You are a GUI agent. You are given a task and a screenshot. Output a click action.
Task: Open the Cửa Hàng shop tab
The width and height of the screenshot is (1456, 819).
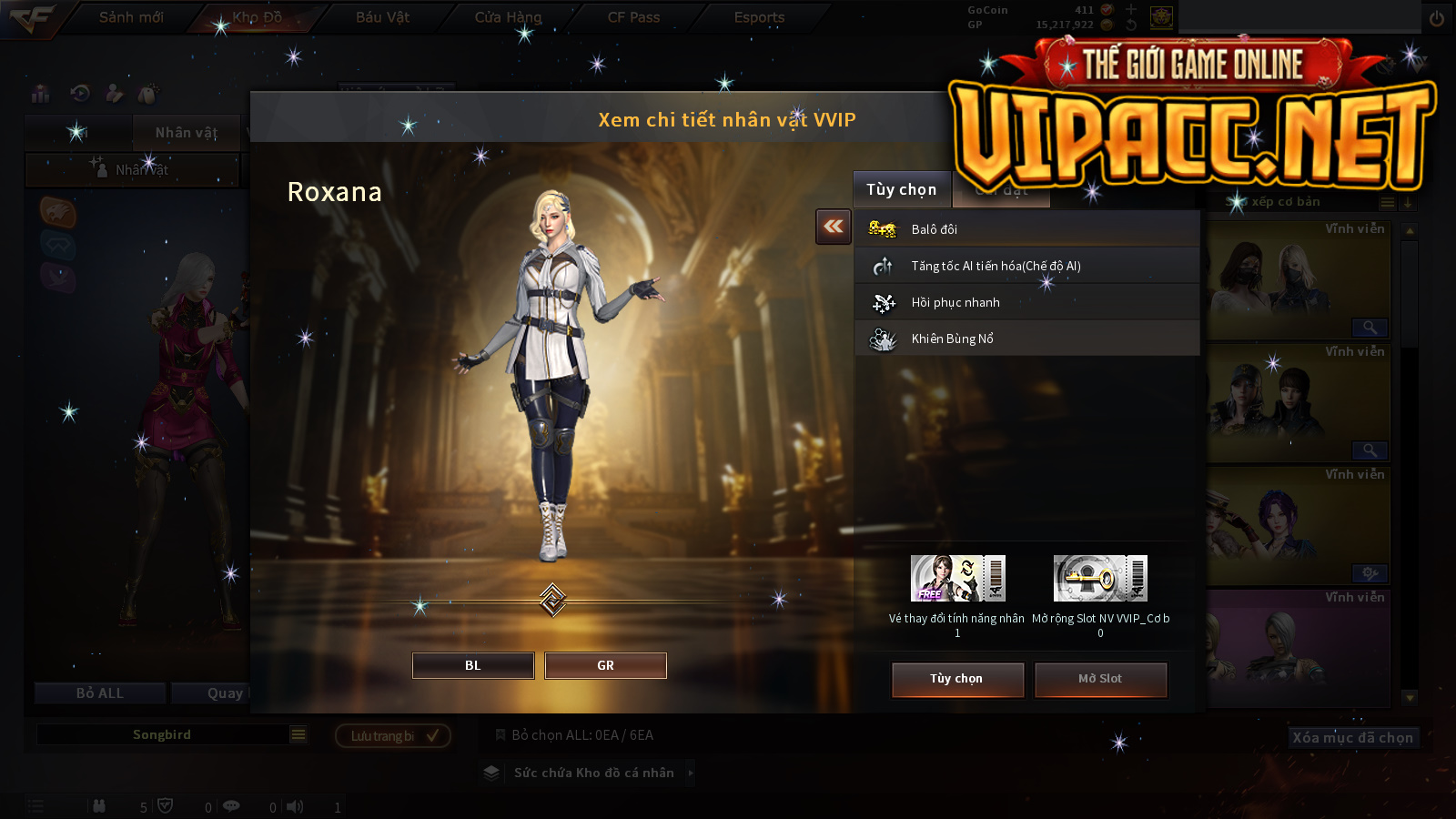508,17
